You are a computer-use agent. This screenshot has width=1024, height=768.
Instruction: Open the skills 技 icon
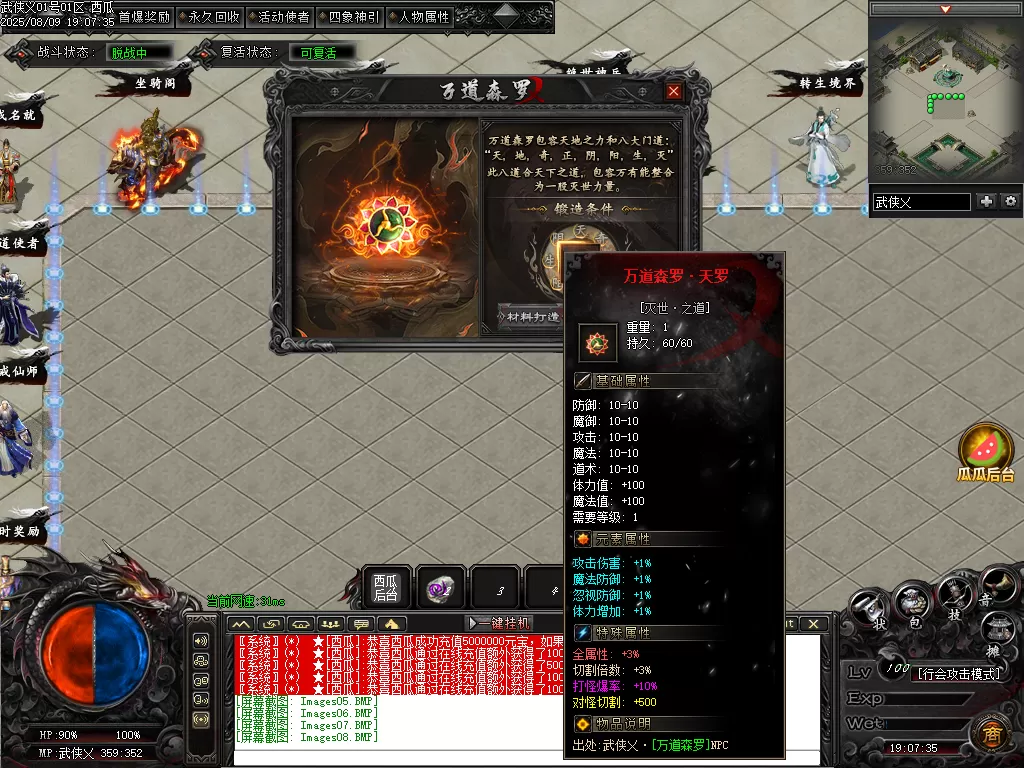tap(954, 600)
